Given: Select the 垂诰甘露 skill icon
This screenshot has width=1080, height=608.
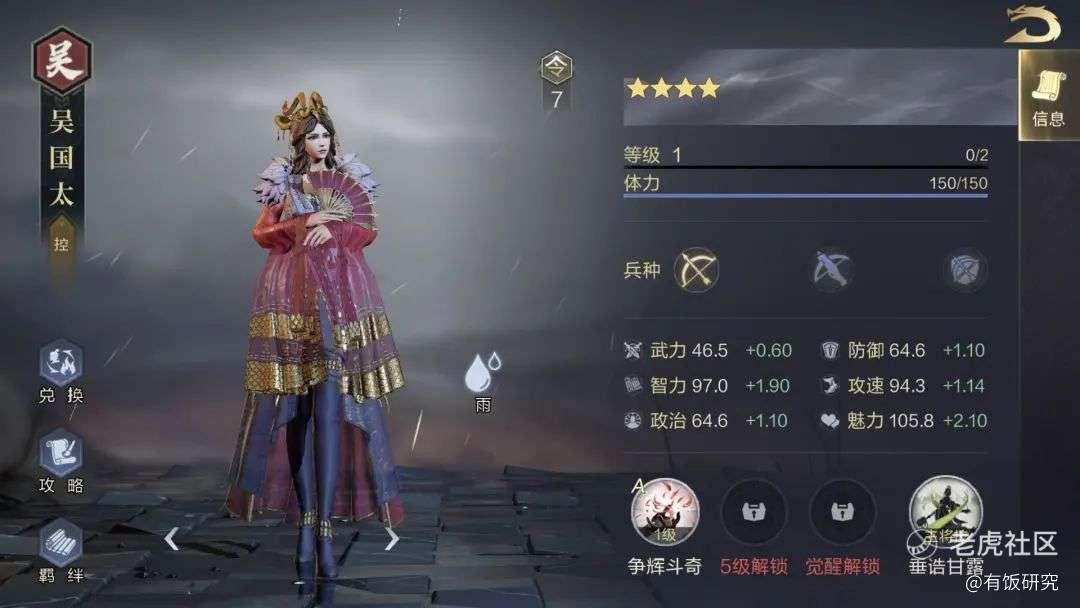Looking at the screenshot, I should click(945, 512).
